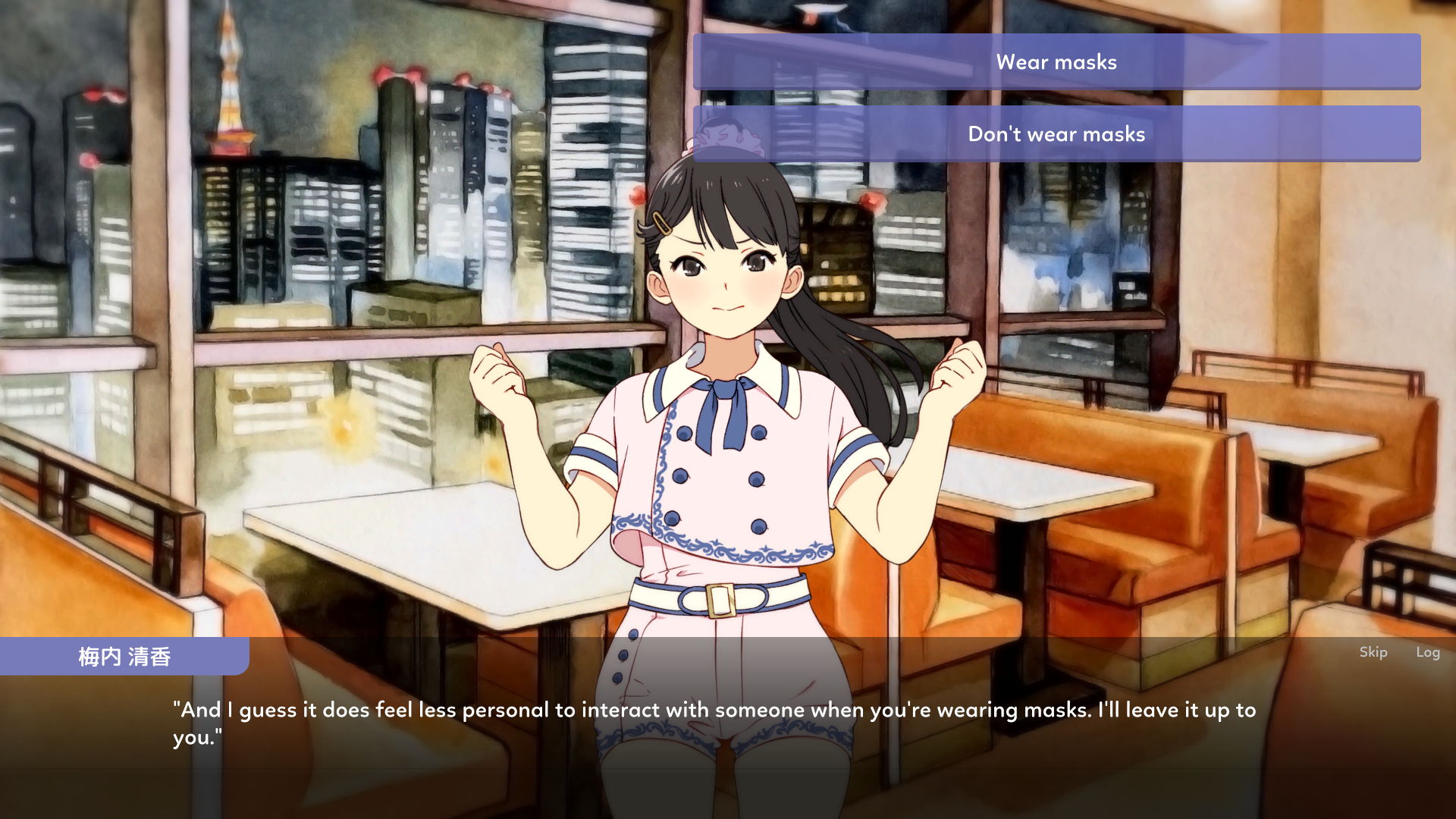
Task: Open the dialogue Log
Action: click(x=1427, y=652)
